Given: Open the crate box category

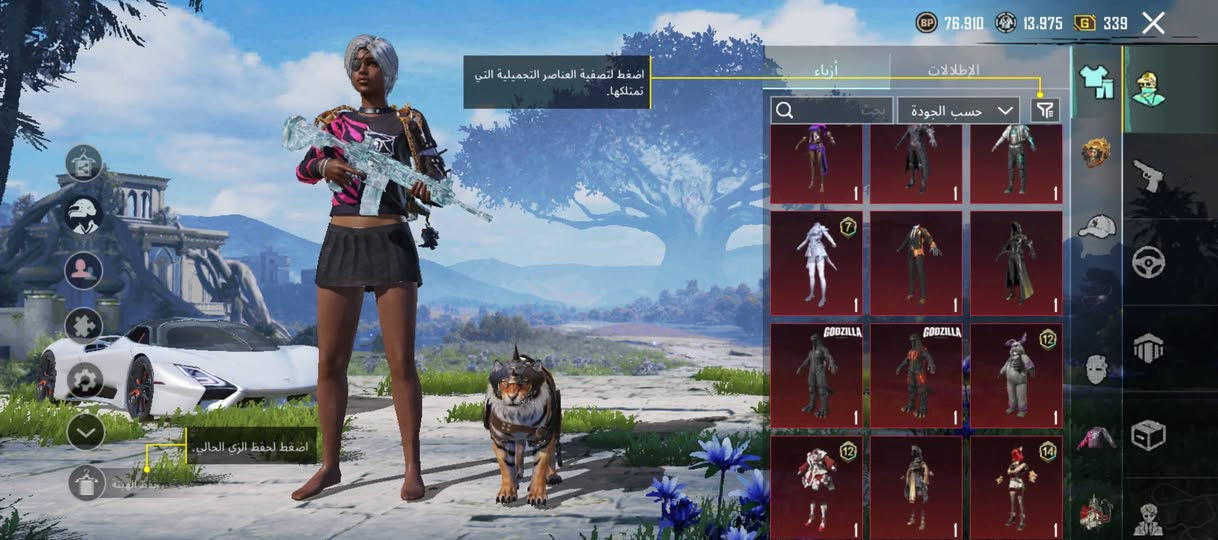Looking at the screenshot, I should tap(1148, 435).
